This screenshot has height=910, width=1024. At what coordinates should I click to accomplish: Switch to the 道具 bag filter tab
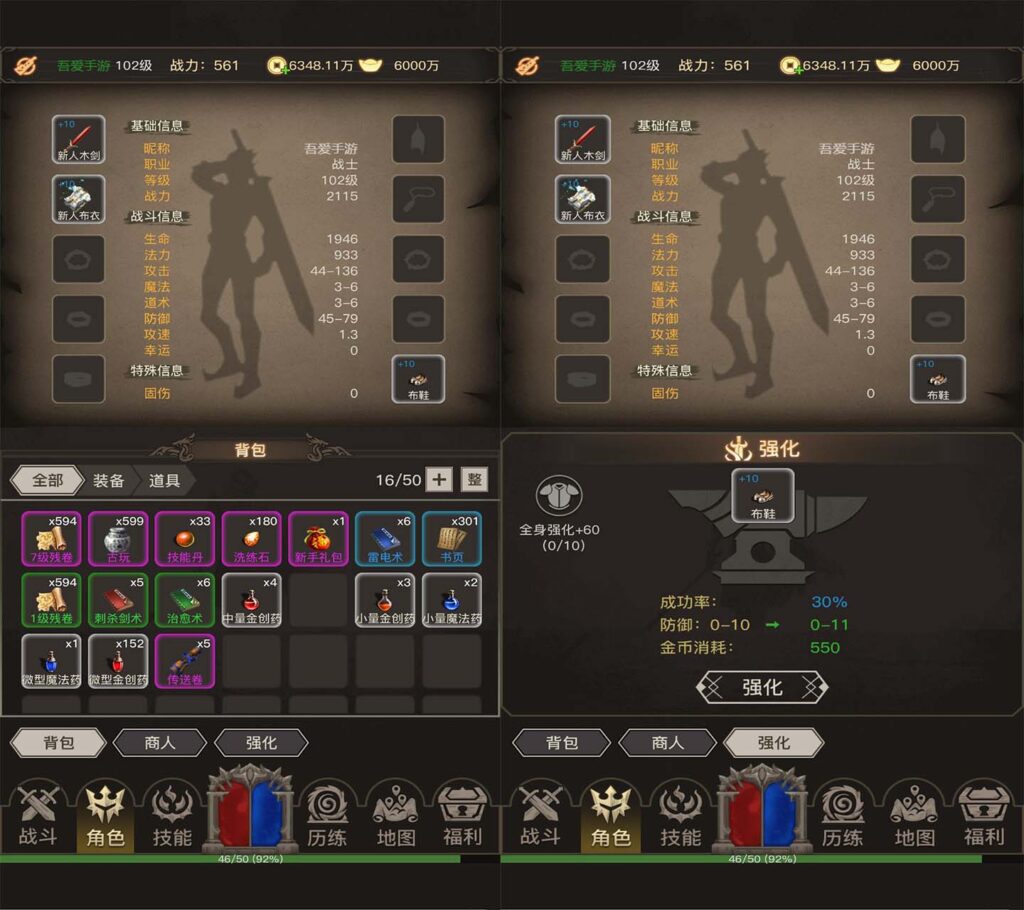tap(165, 480)
